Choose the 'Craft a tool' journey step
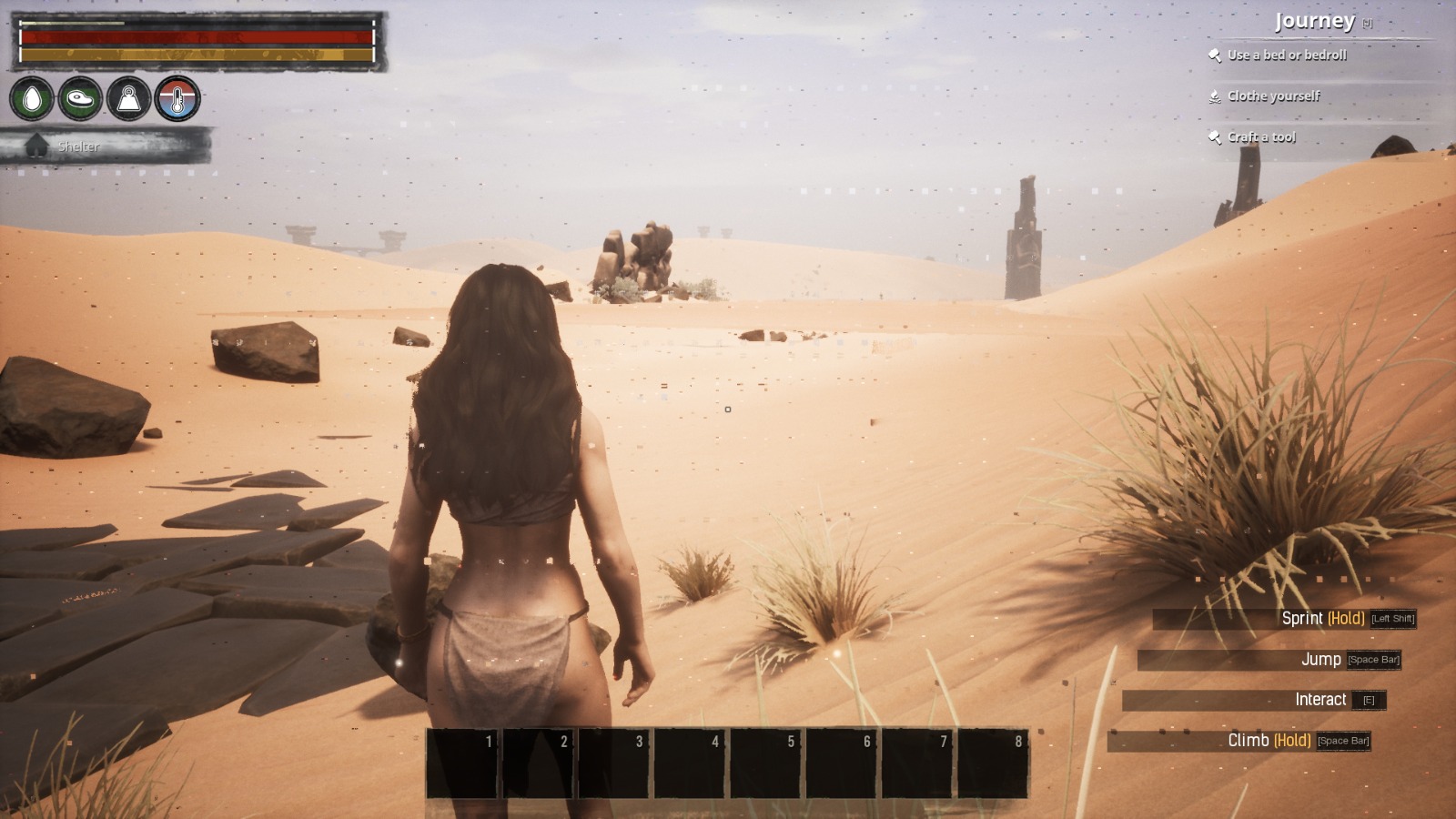This screenshot has width=1456, height=819. coord(1260,137)
